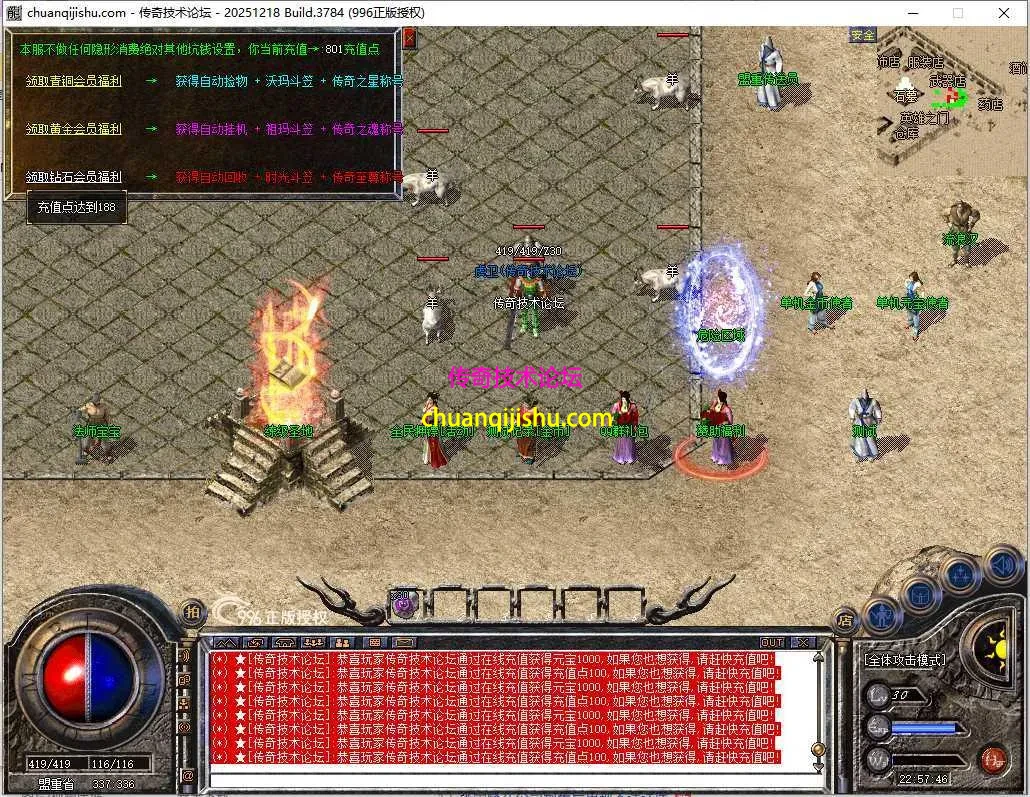The image size is (1030, 797).
Task: Open the skills panel round icon
Action: [x=961, y=574]
